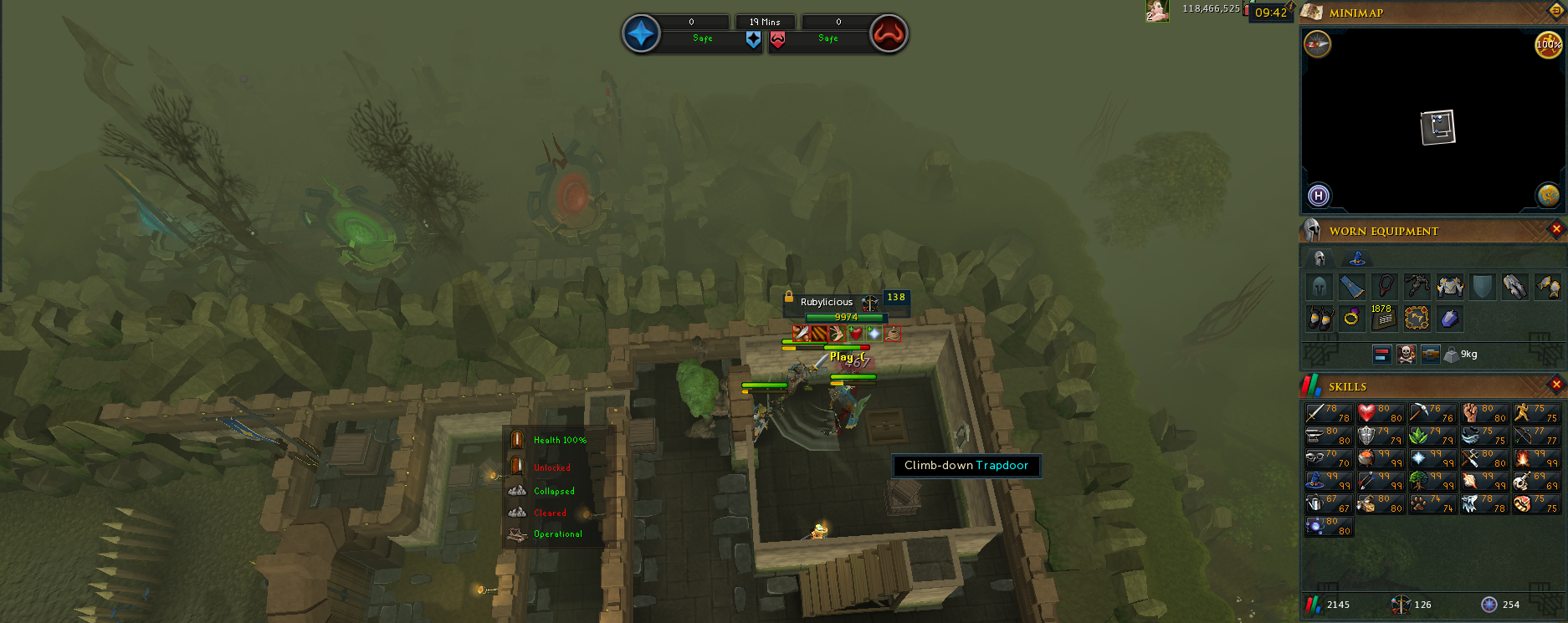Click the player portrait icon
Image resolution: width=1568 pixels, height=623 pixels.
[1157, 11]
